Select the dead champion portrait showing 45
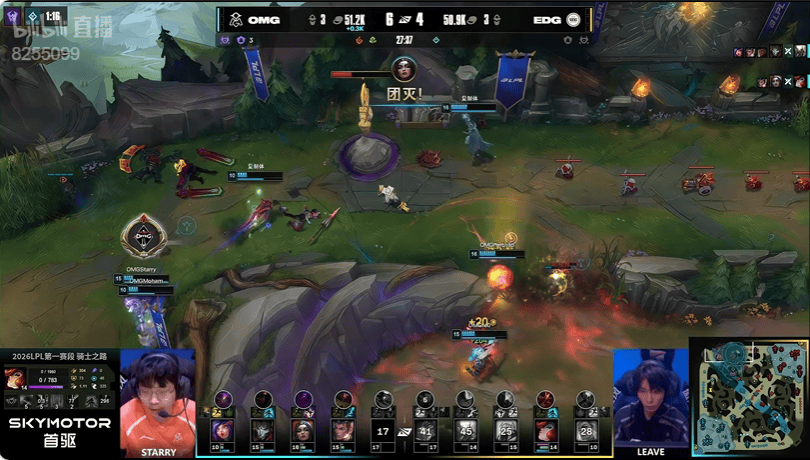Viewport: 810px width, 460px height. click(x=466, y=432)
